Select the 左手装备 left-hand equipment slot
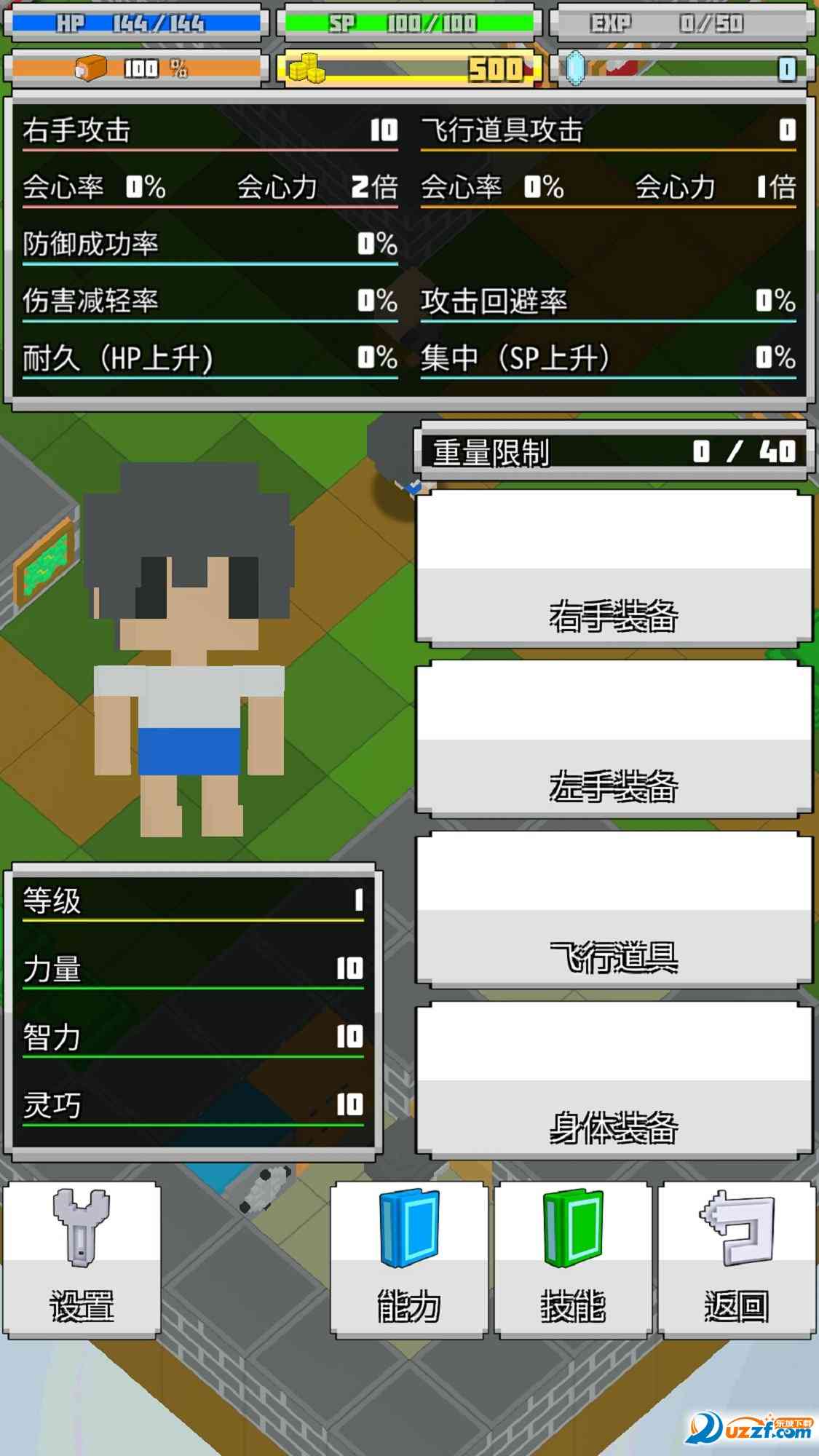The height and width of the screenshot is (1456, 819). point(614,739)
